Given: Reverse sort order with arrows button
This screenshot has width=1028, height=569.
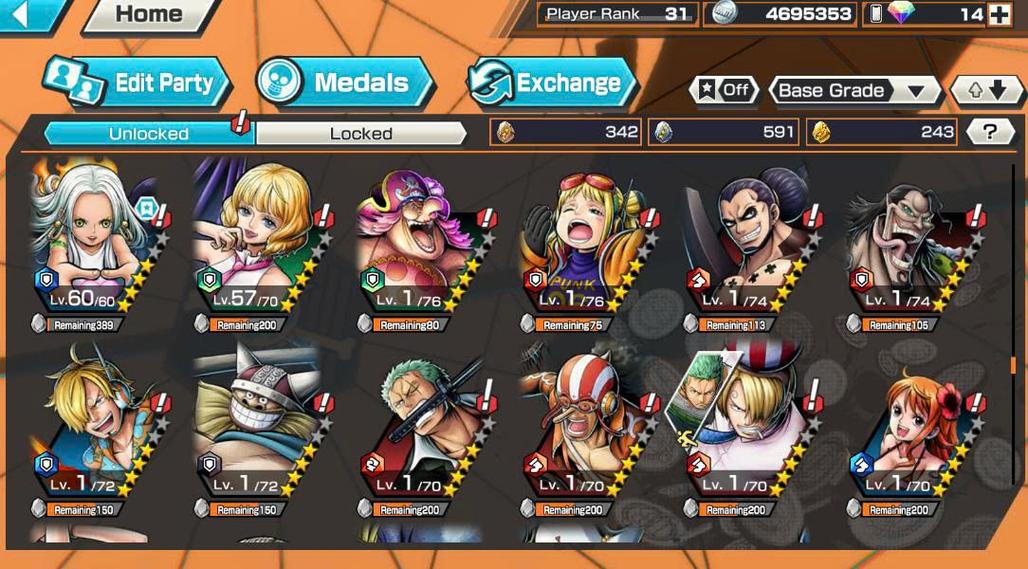Looking at the screenshot, I should pos(987,91).
